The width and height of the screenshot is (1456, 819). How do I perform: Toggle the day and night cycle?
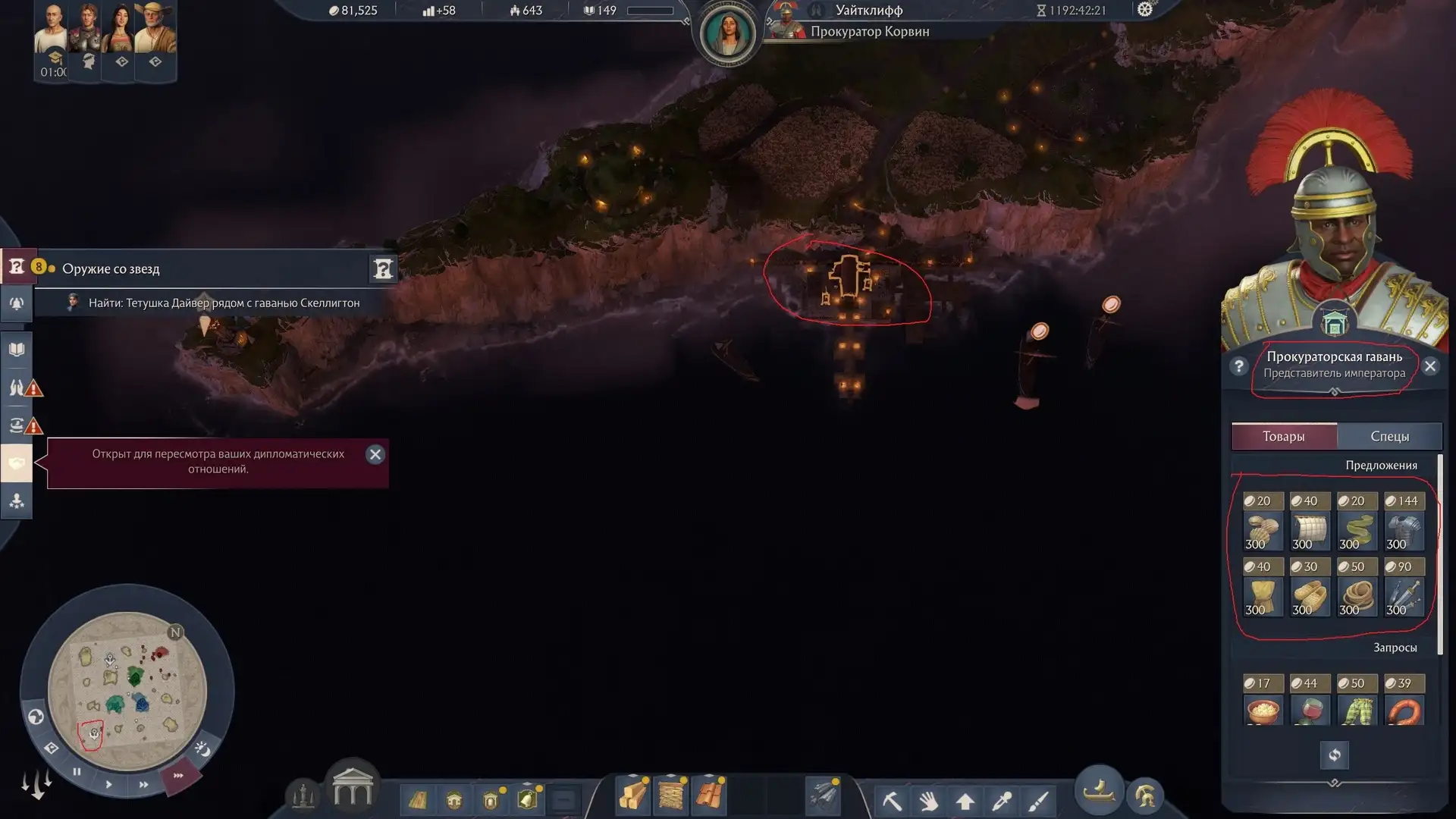pyautogui.click(x=202, y=749)
